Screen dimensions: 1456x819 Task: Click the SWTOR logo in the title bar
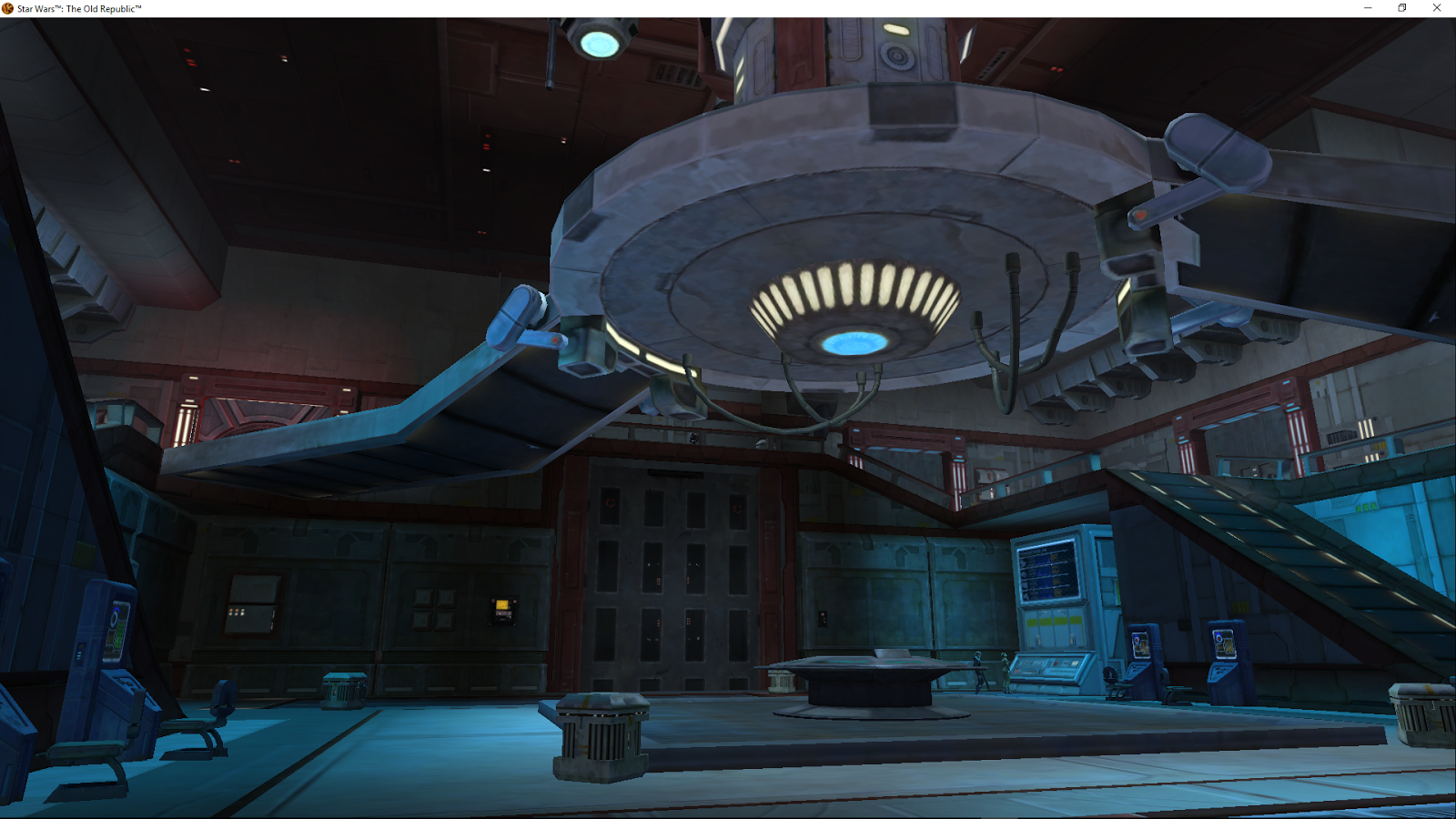tap(7, 7)
